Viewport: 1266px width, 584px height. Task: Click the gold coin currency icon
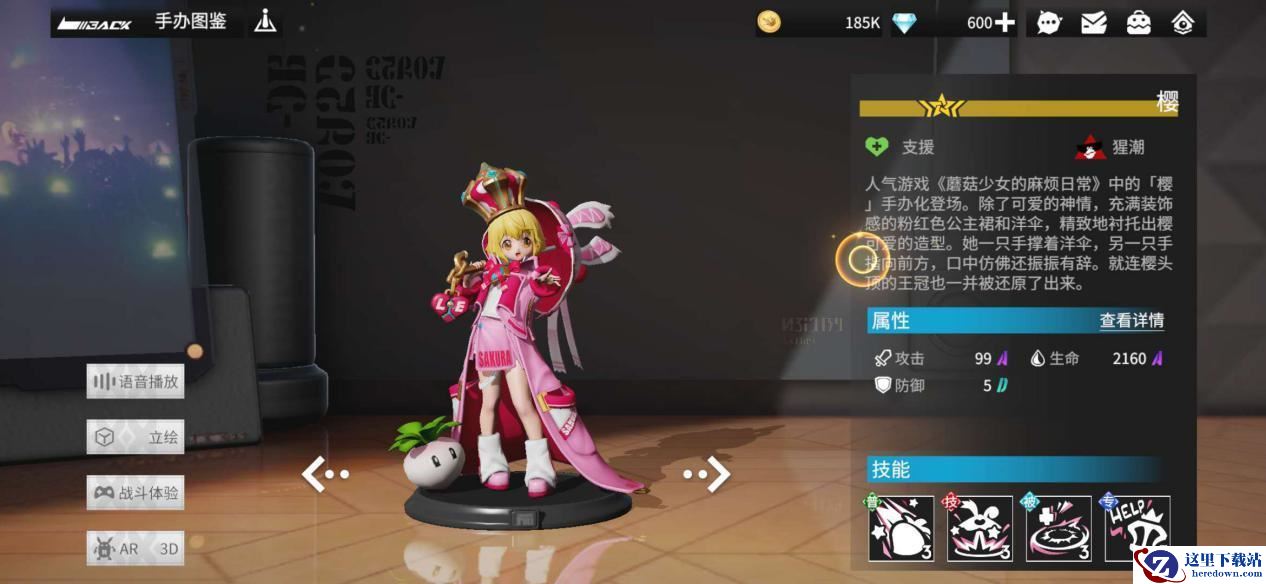(769, 22)
